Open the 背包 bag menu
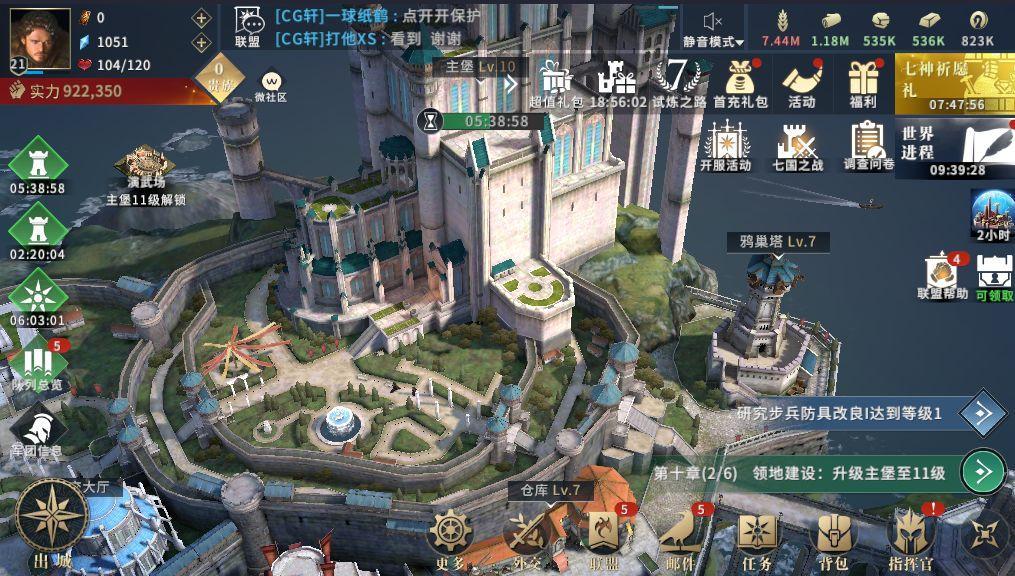1015x576 pixels. 833,538
